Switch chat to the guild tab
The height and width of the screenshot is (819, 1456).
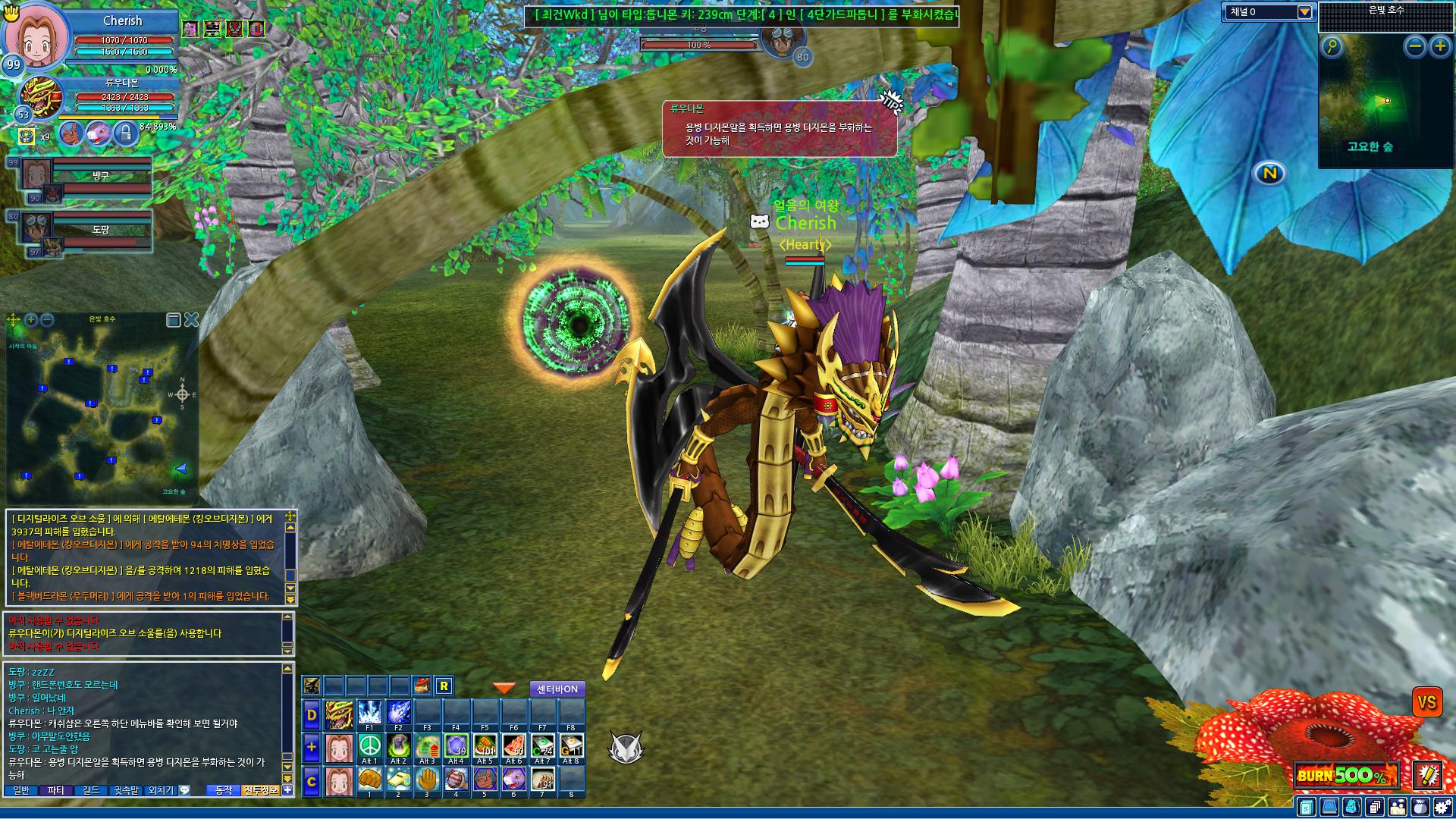[91, 790]
